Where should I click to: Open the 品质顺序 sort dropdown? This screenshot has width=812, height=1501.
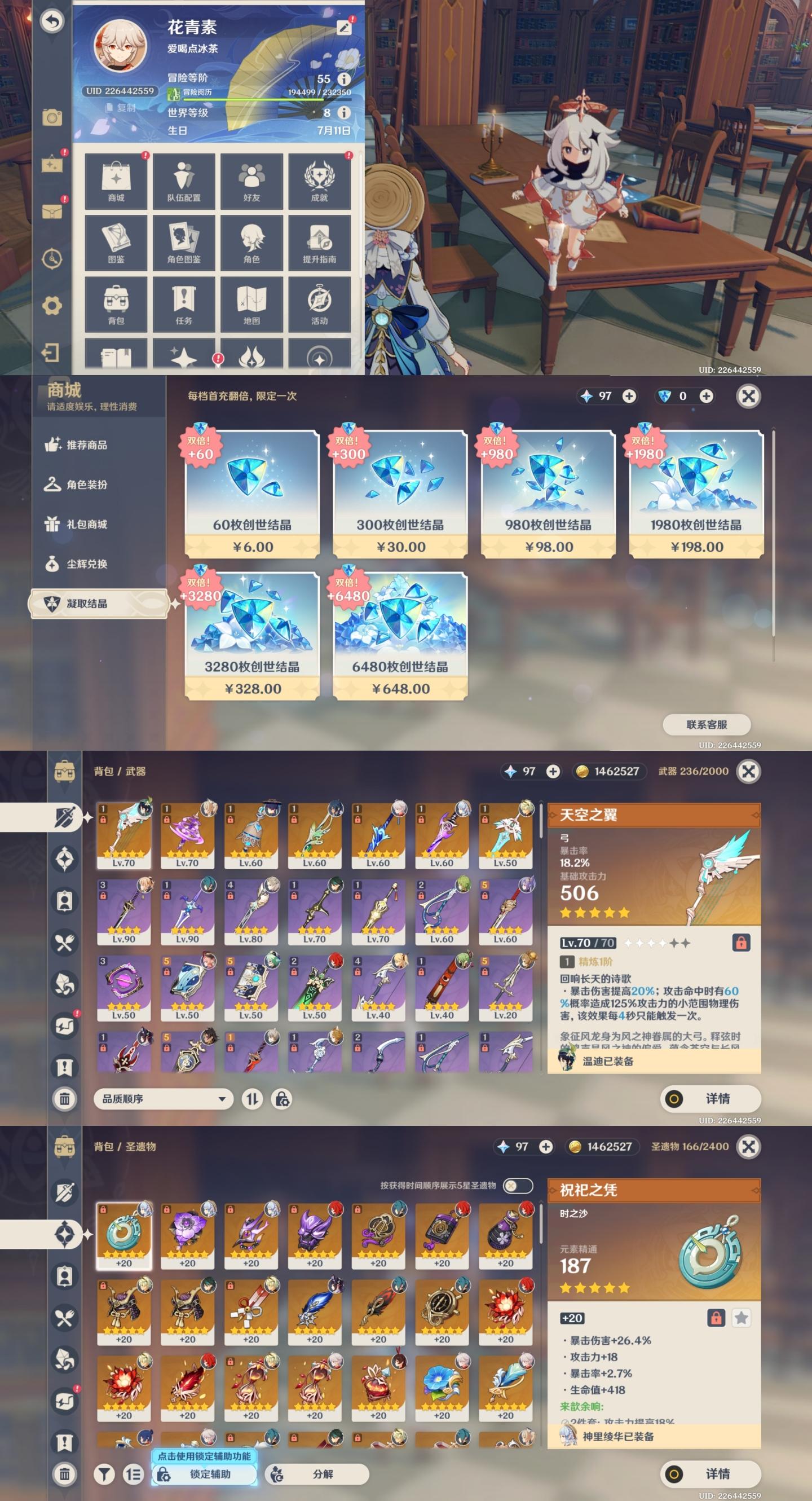click(163, 1099)
